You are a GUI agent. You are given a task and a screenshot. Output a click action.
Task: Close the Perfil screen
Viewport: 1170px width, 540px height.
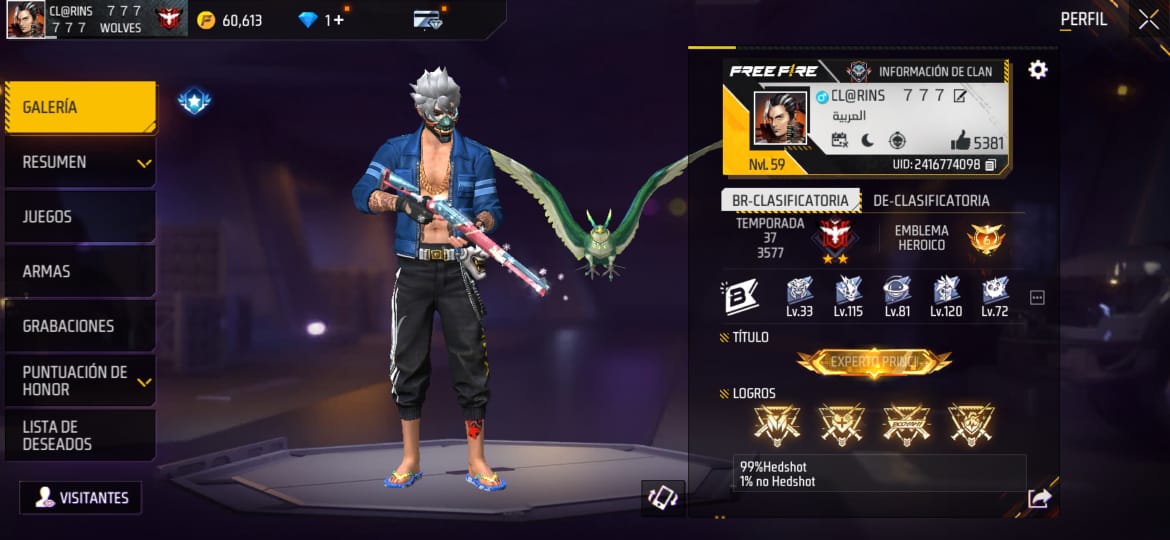[1149, 19]
